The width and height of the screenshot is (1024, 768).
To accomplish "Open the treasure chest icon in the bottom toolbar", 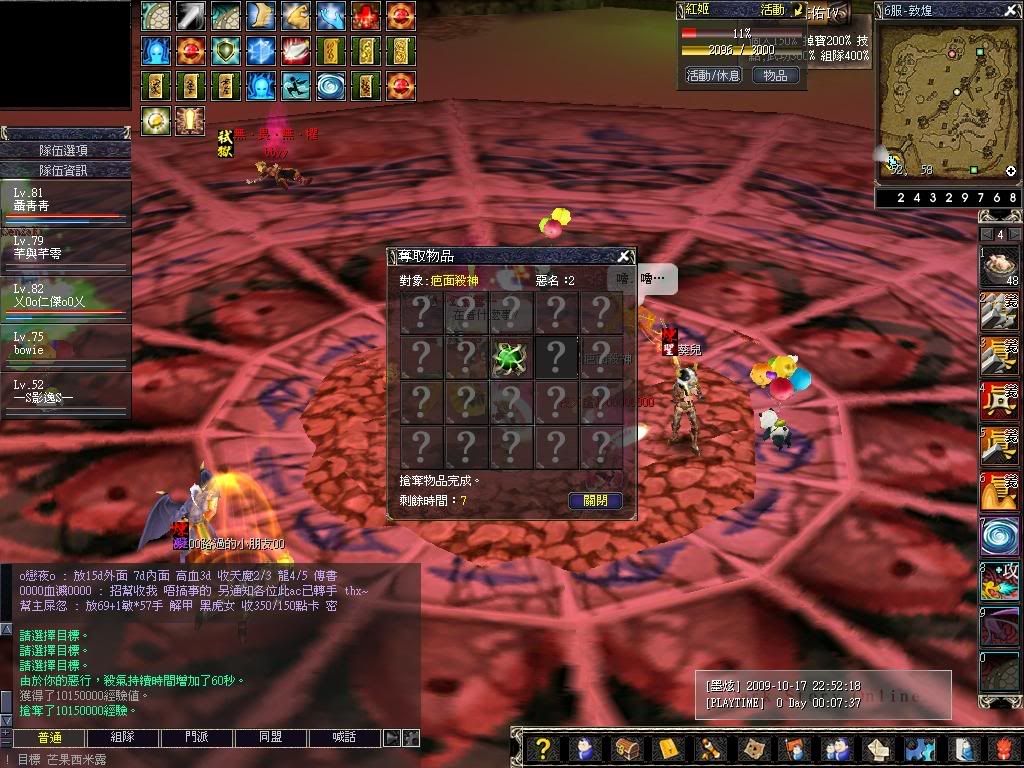I will point(626,748).
